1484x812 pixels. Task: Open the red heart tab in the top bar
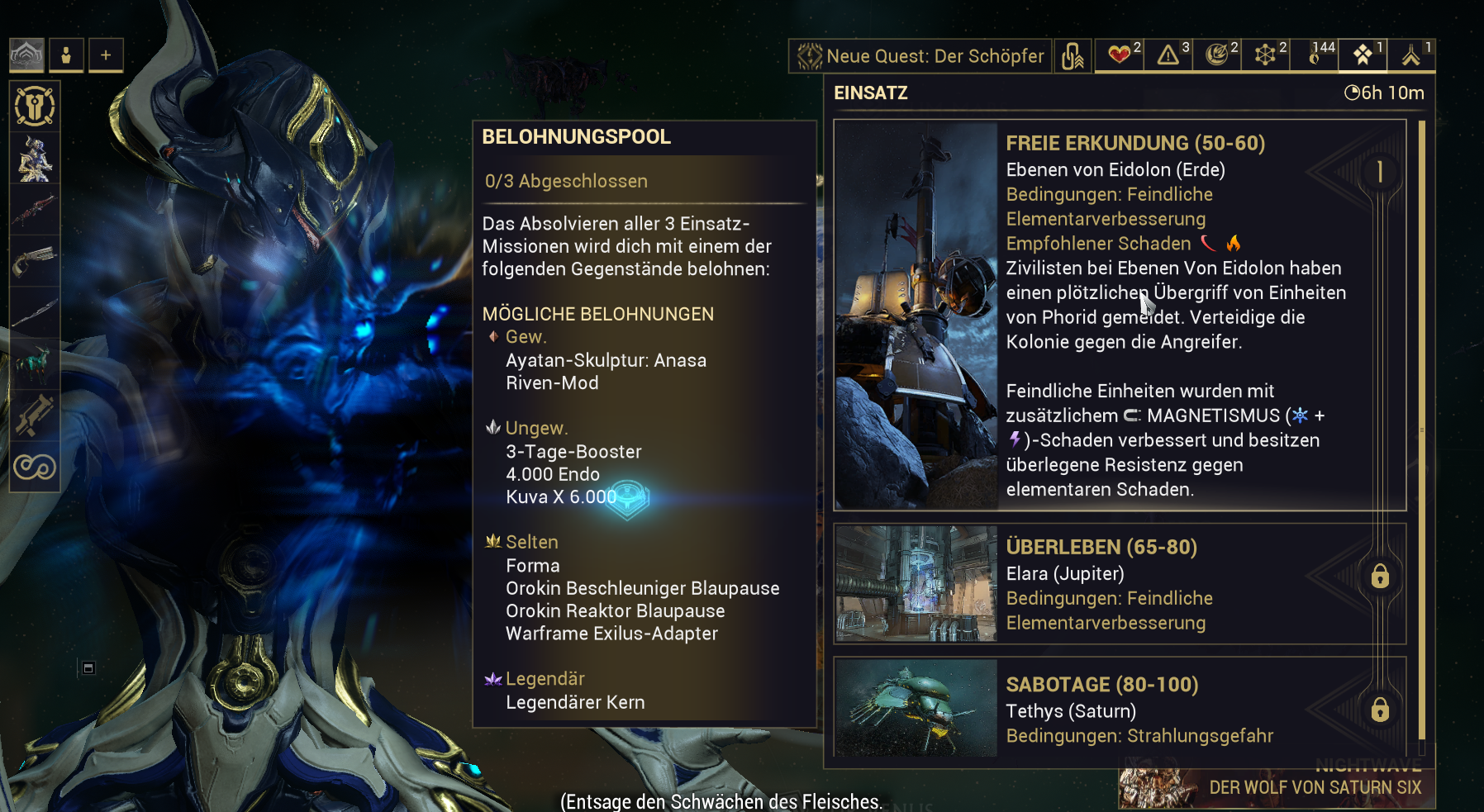[1120, 55]
